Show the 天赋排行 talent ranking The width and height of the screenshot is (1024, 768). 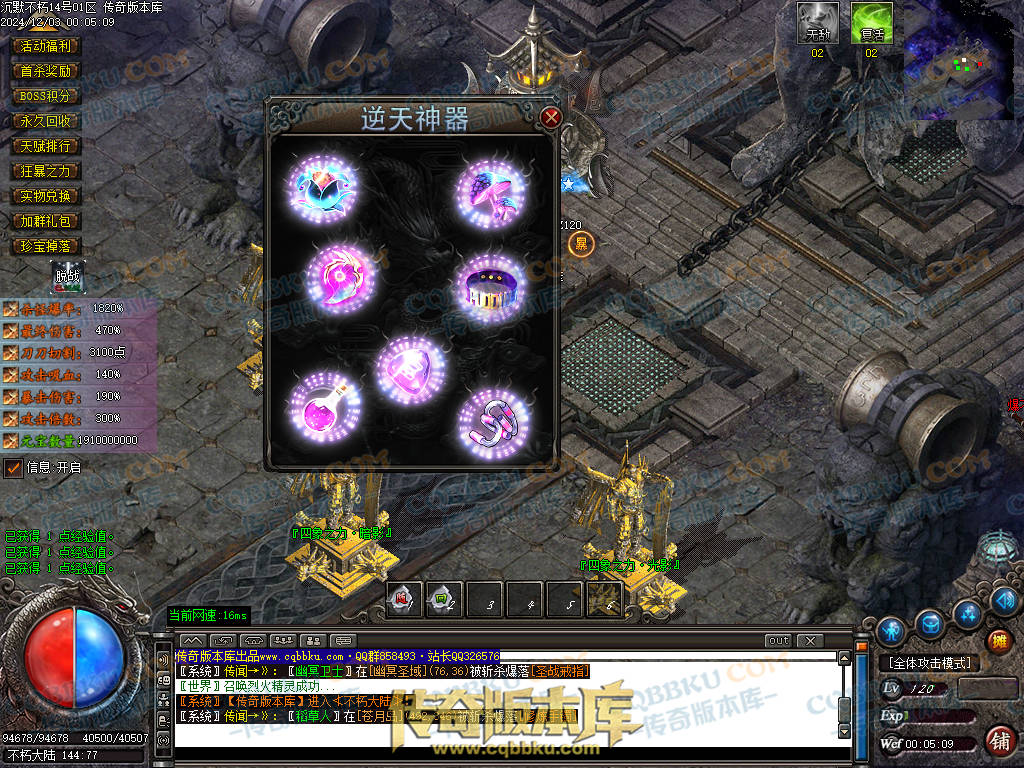(x=46, y=146)
